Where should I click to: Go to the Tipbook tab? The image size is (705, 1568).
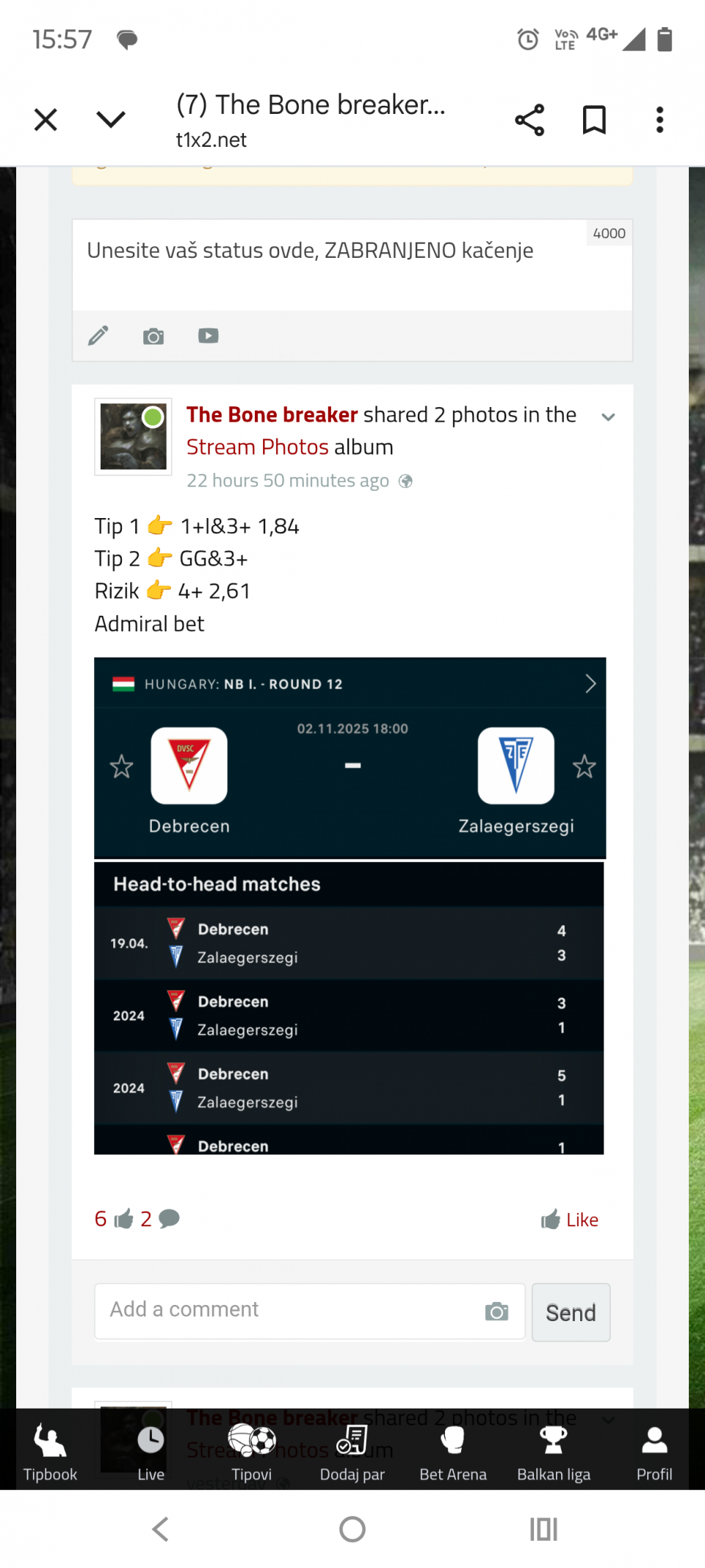[50, 1452]
